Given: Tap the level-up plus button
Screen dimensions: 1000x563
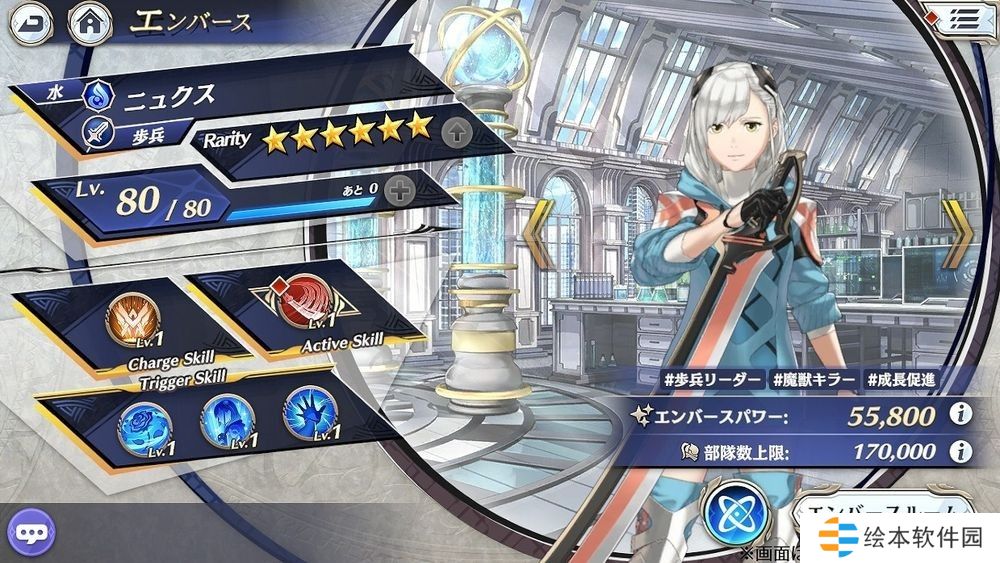Looking at the screenshot, I should click(399, 192).
